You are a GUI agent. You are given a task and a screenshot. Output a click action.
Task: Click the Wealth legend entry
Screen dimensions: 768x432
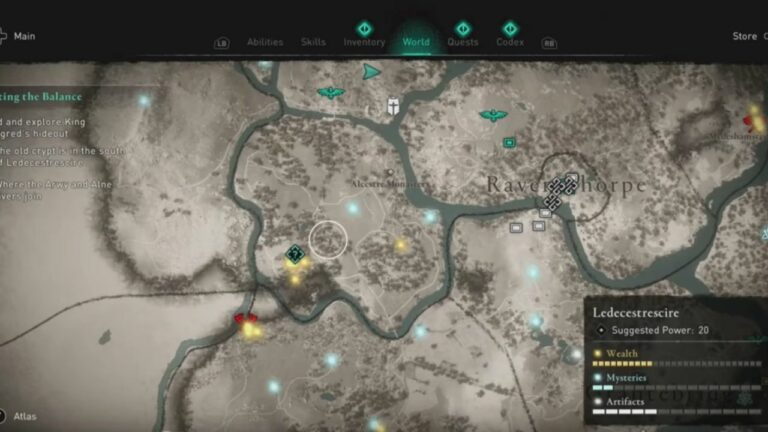tap(622, 353)
